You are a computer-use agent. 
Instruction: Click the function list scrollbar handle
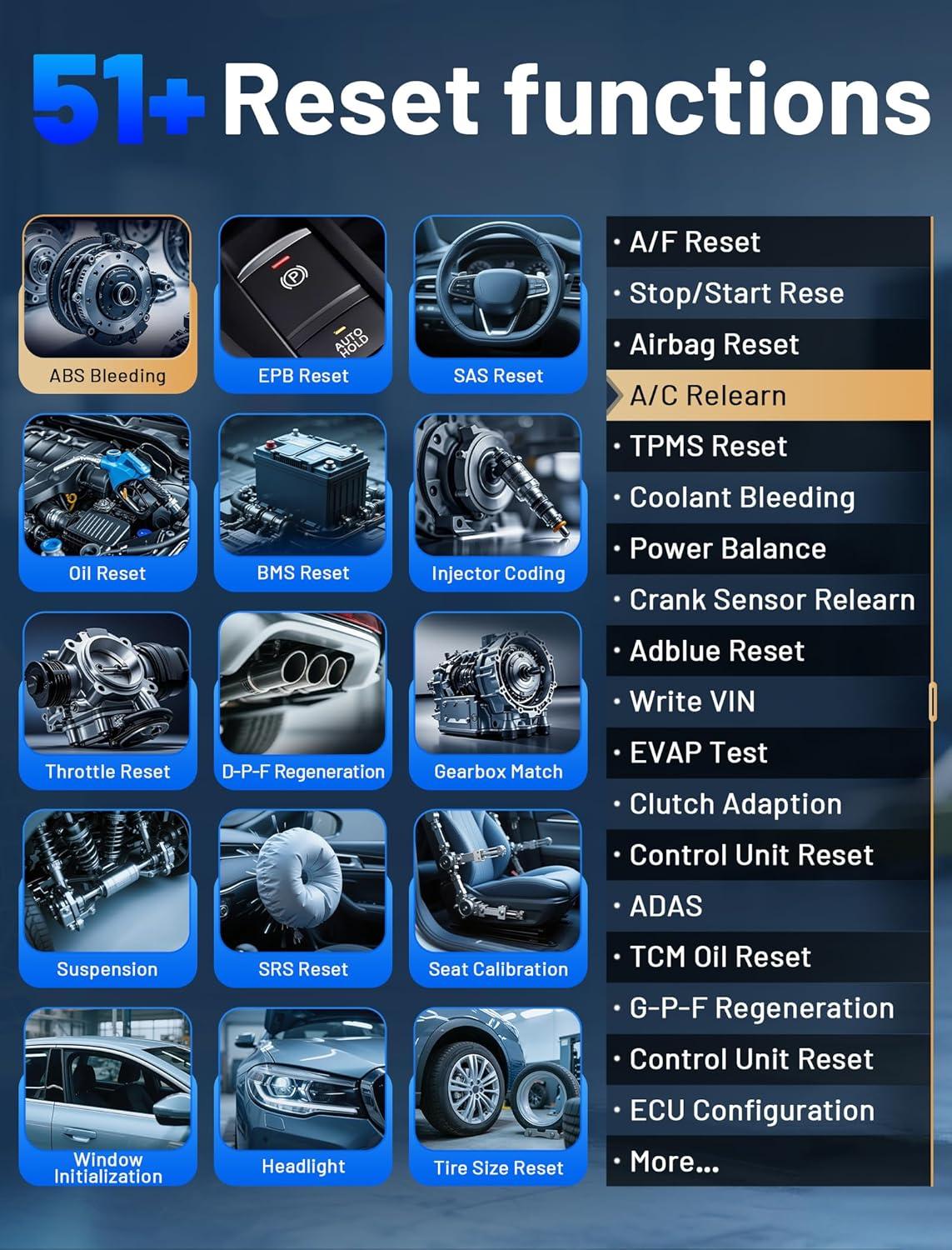pyautogui.click(x=933, y=702)
